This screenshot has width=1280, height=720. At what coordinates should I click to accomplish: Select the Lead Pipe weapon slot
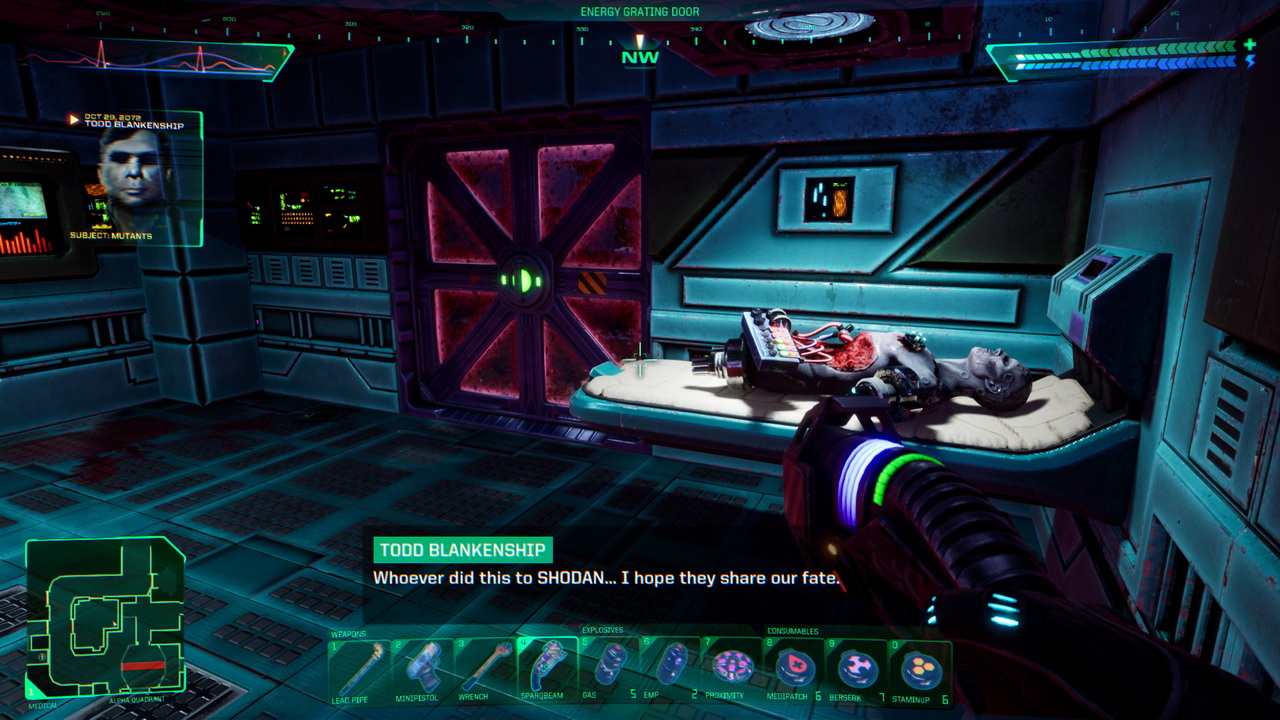point(359,668)
